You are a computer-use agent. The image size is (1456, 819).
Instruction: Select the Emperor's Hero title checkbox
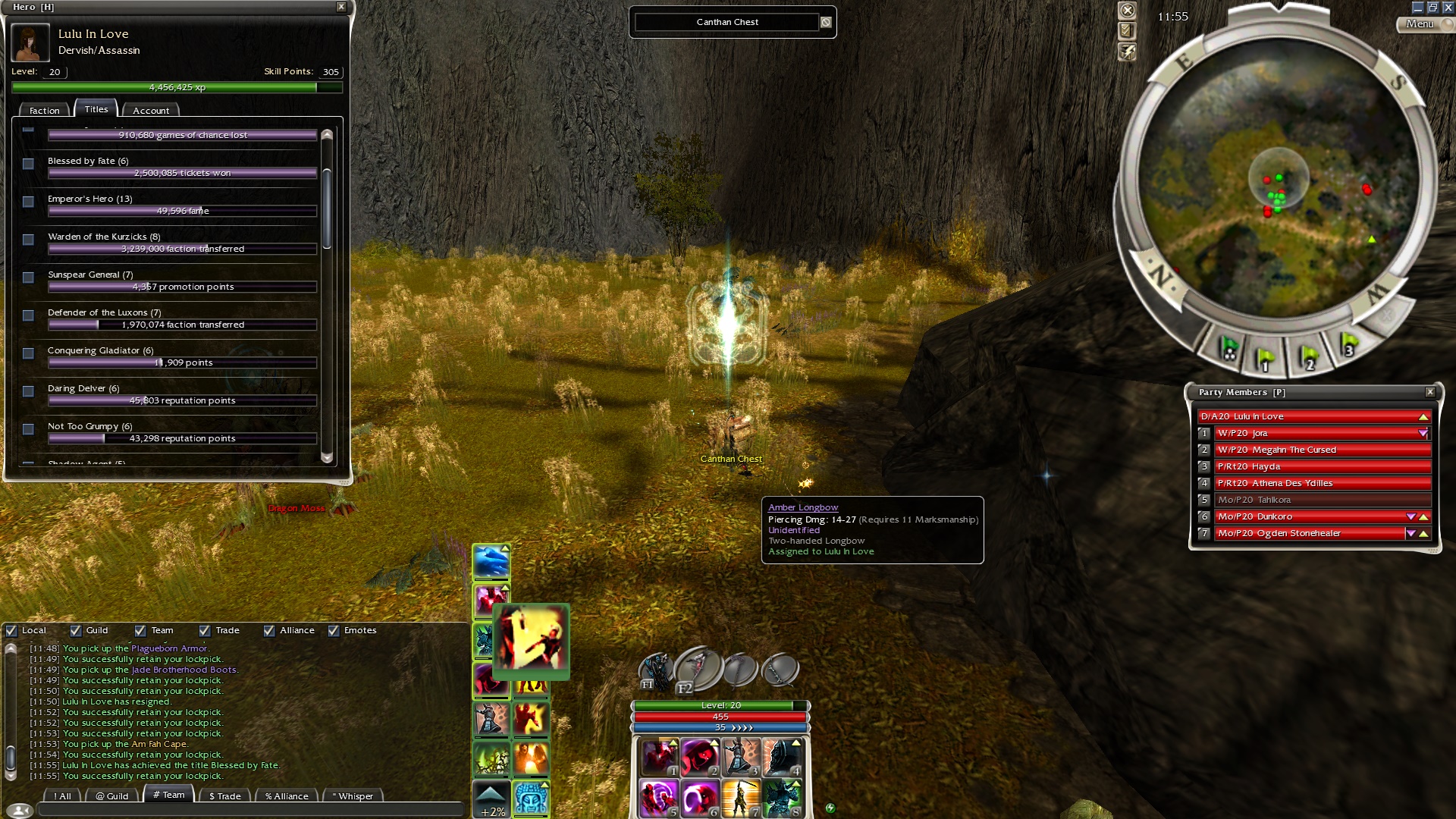click(x=29, y=202)
